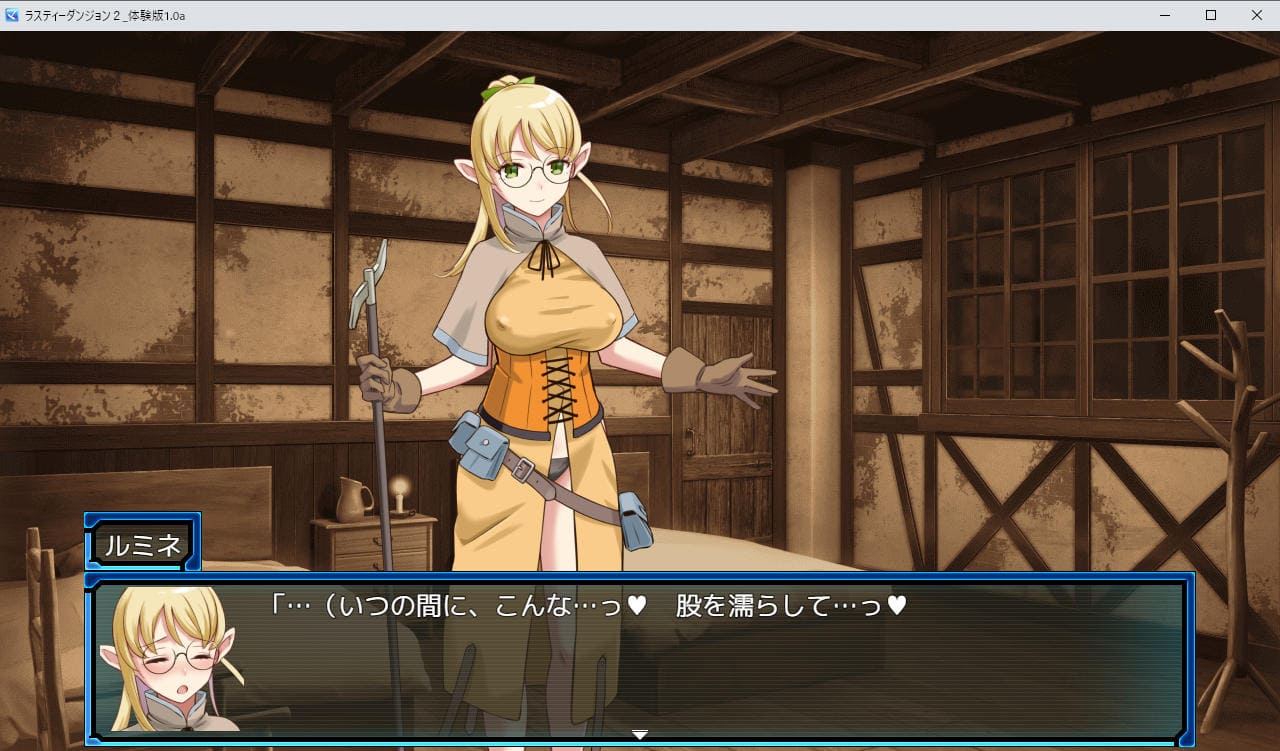
Task: Close the game window
Action: point(1257,15)
